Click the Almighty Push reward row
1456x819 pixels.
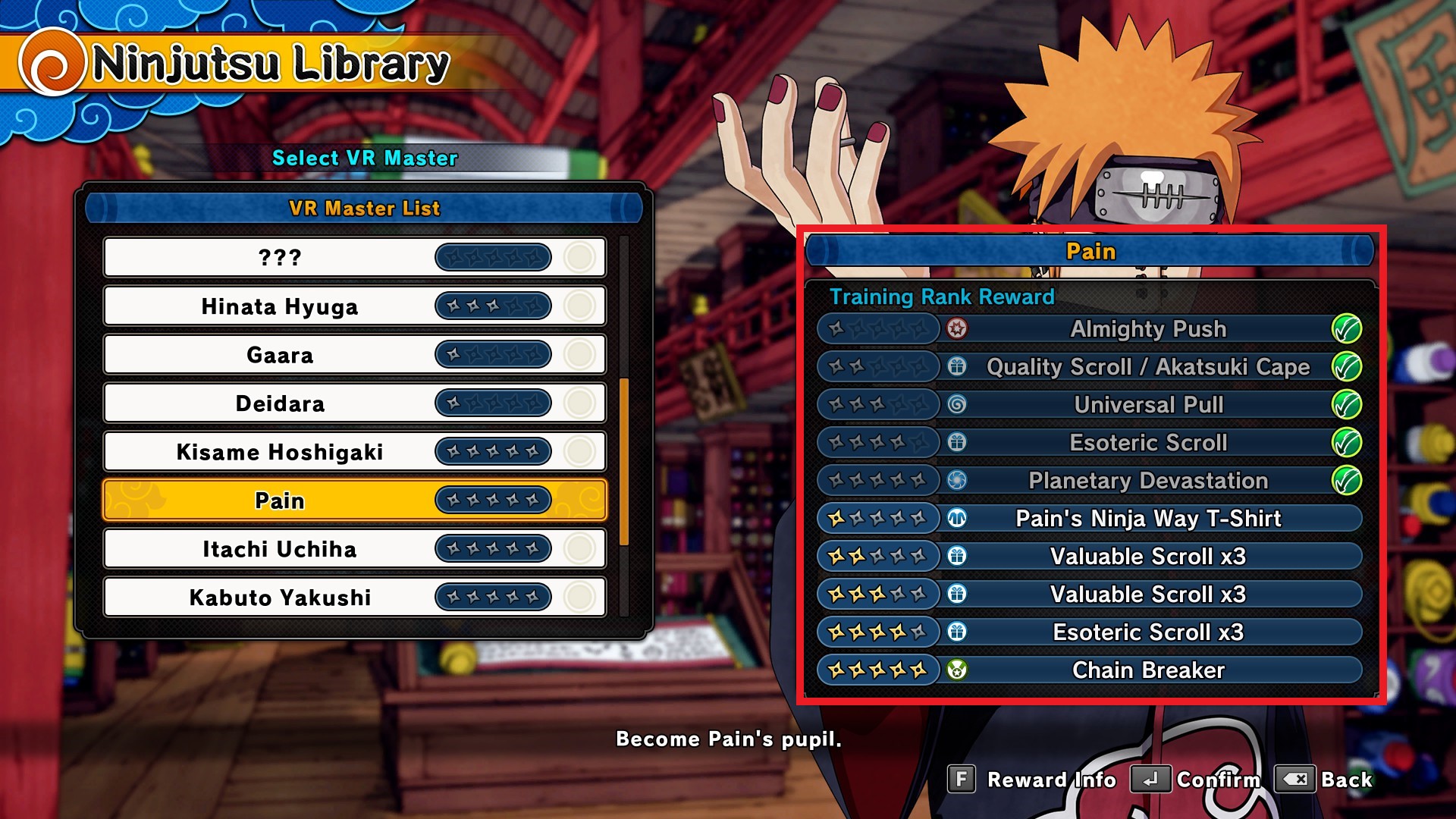[x=1147, y=329]
